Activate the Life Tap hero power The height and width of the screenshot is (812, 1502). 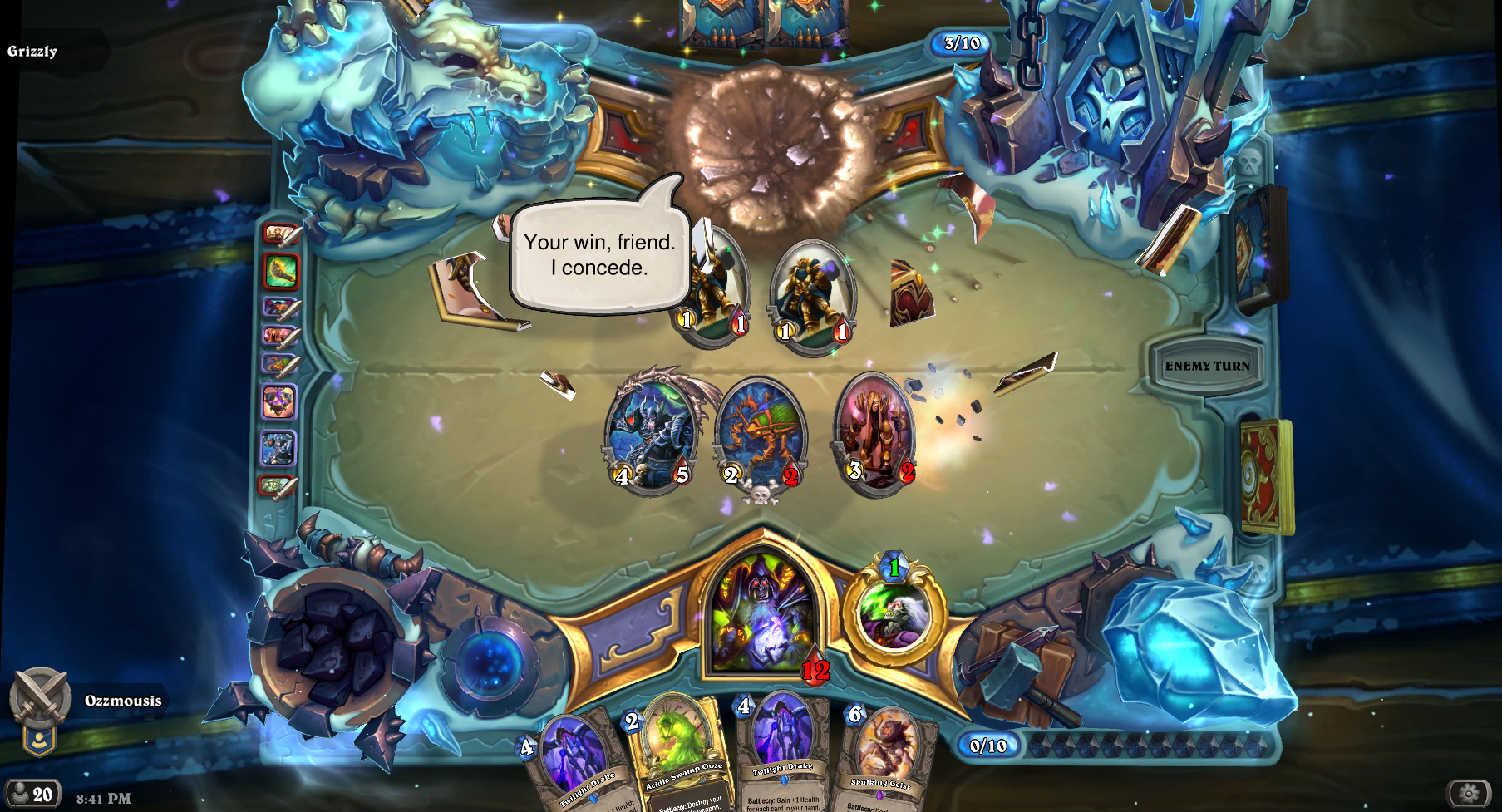coord(894,613)
